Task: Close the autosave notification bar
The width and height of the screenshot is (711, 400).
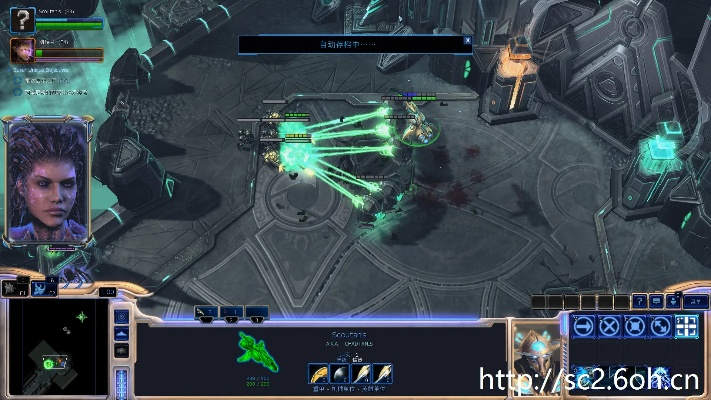Action: point(467,41)
